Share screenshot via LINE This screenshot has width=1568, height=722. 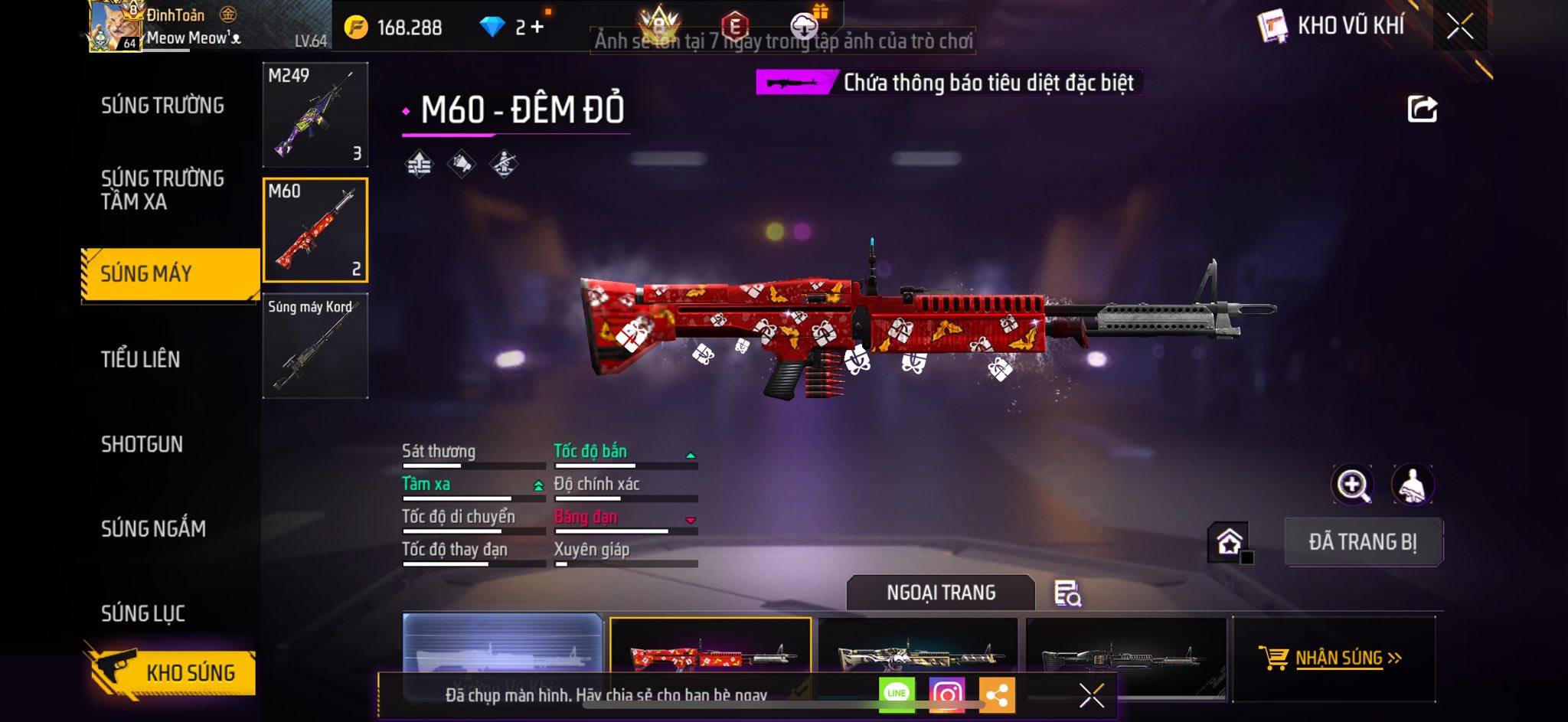(897, 694)
